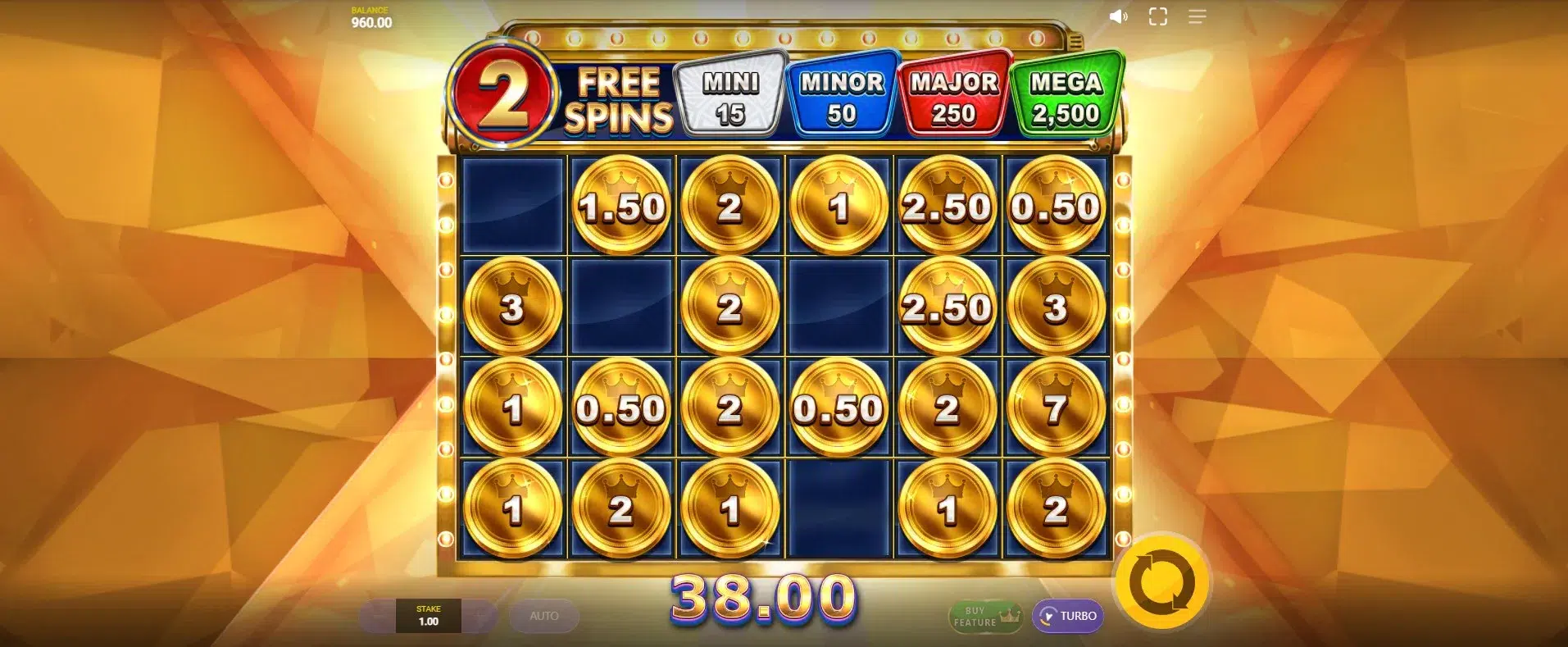
Task: Toggle Turbo mode
Action: pos(1067,616)
